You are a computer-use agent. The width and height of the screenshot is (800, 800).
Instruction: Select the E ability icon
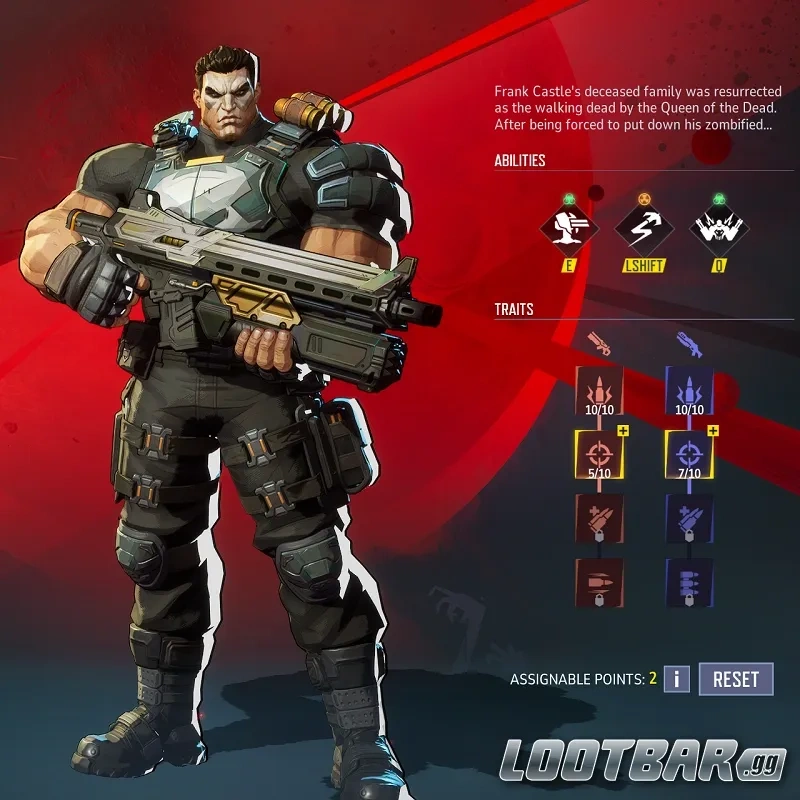(x=570, y=228)
